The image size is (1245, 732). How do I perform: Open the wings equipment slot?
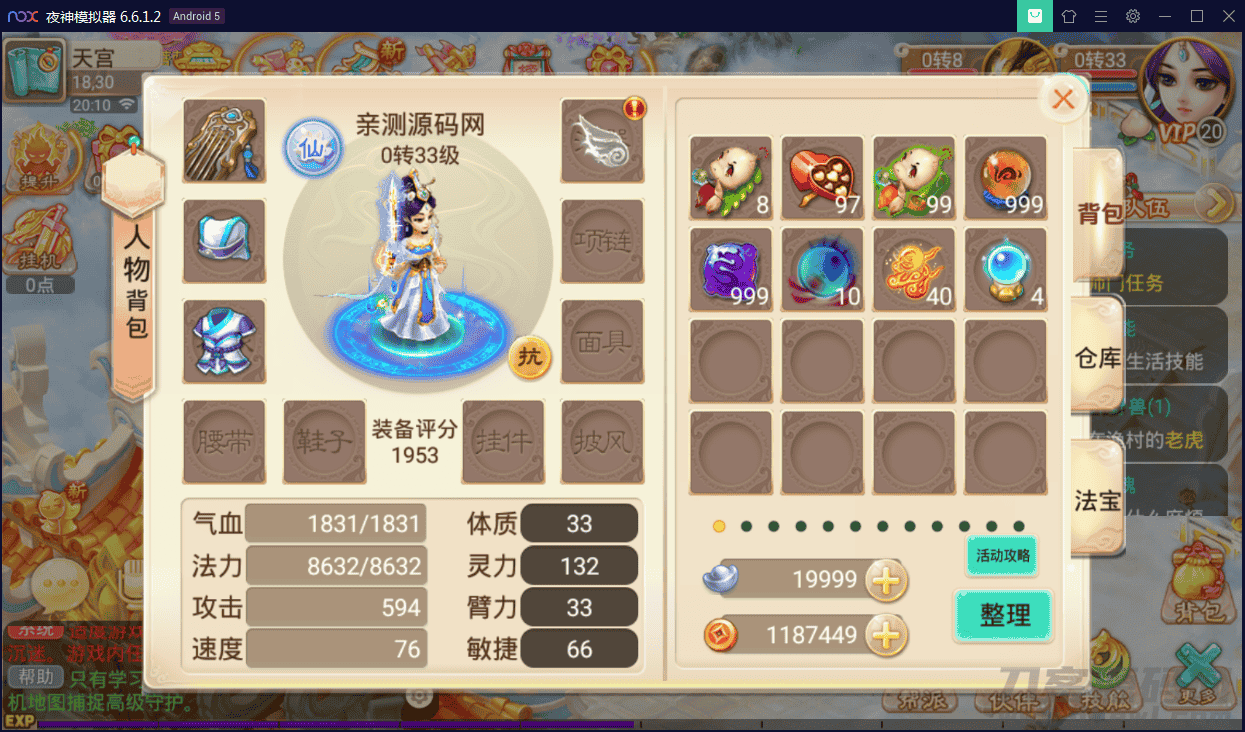tap(602, 140)
